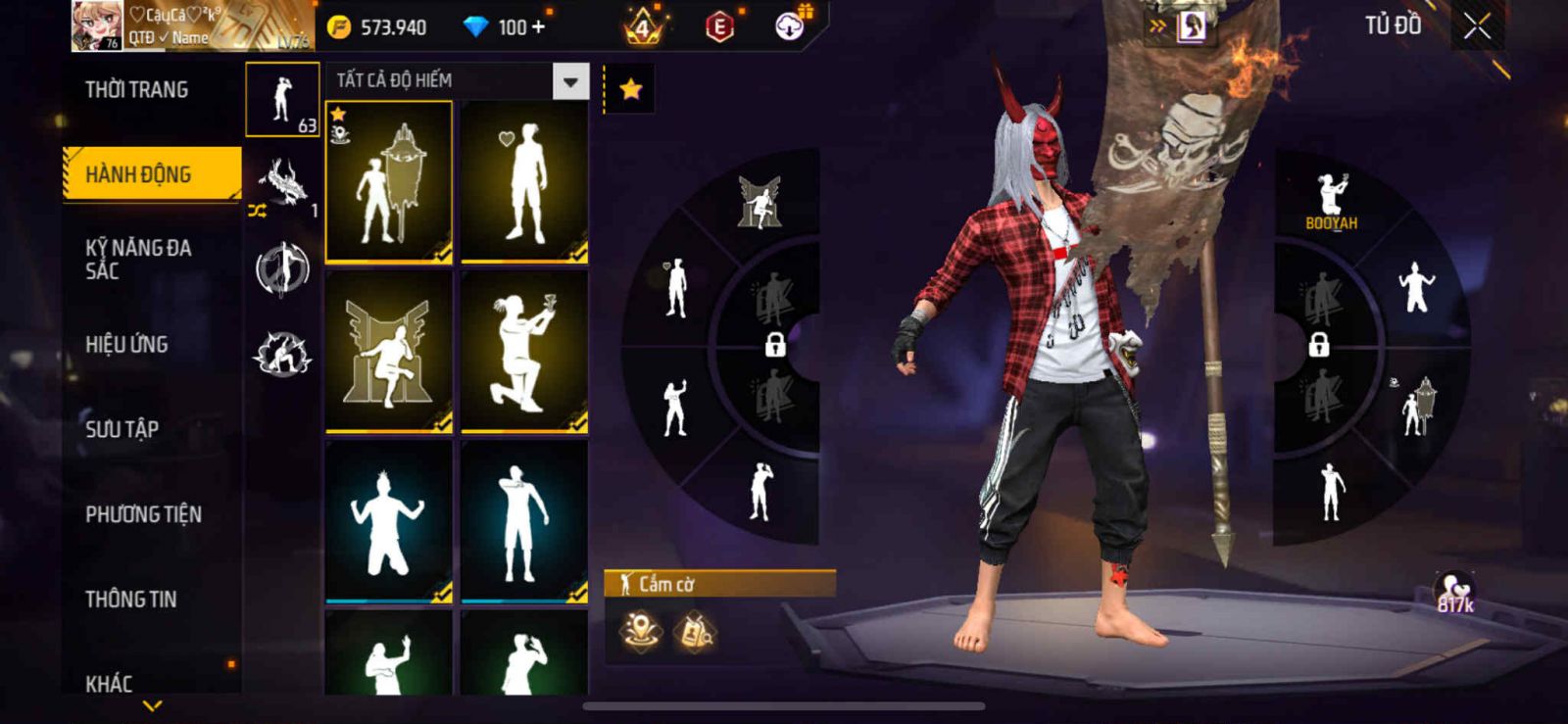
Task: Show the Phương Tiện category
Action: (x=143, y=513)
